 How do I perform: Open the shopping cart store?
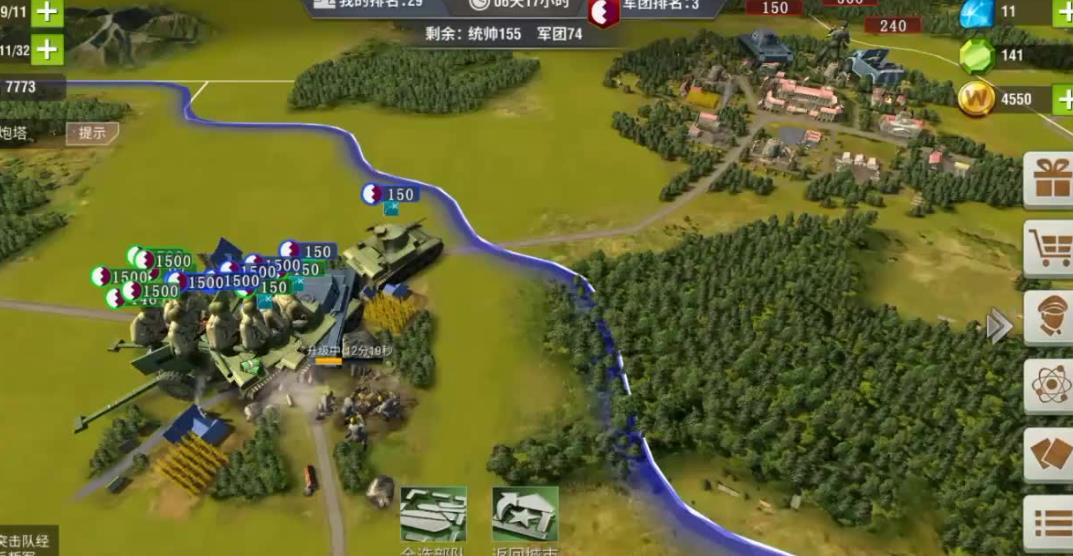click(1051, 248)
